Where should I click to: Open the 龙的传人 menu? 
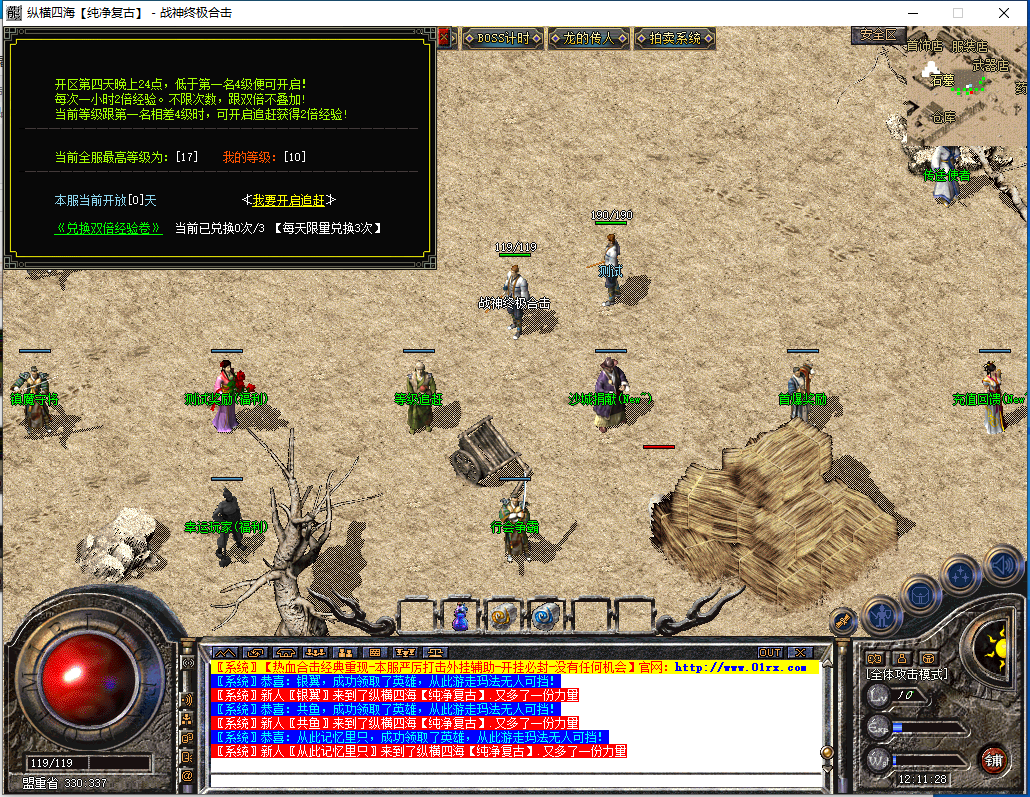589,39
